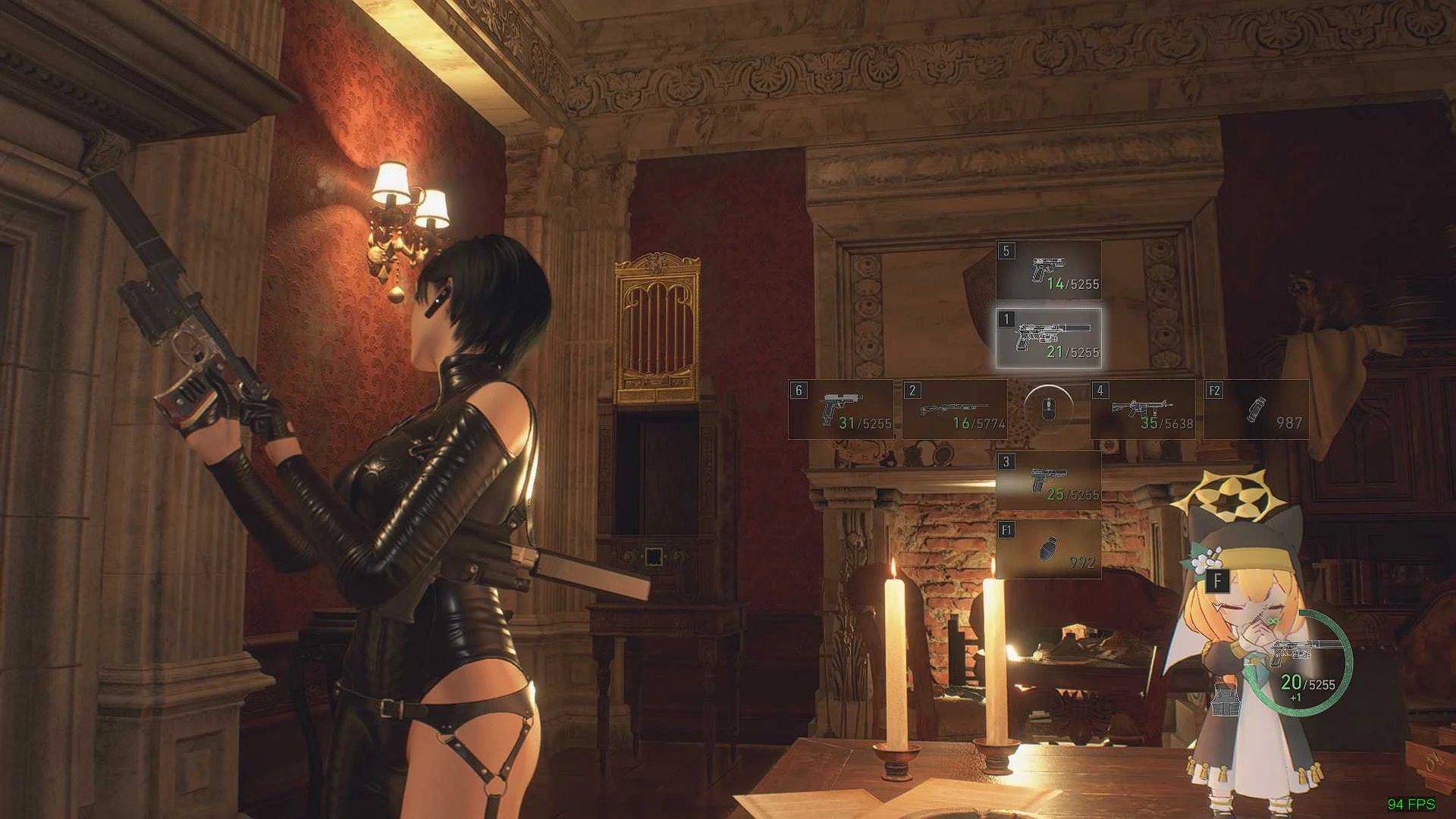Choose the highlighted suppressed pistol in slot 1
The width and height of the screenshot is (1456, 819).
(x=1048, y=339)
